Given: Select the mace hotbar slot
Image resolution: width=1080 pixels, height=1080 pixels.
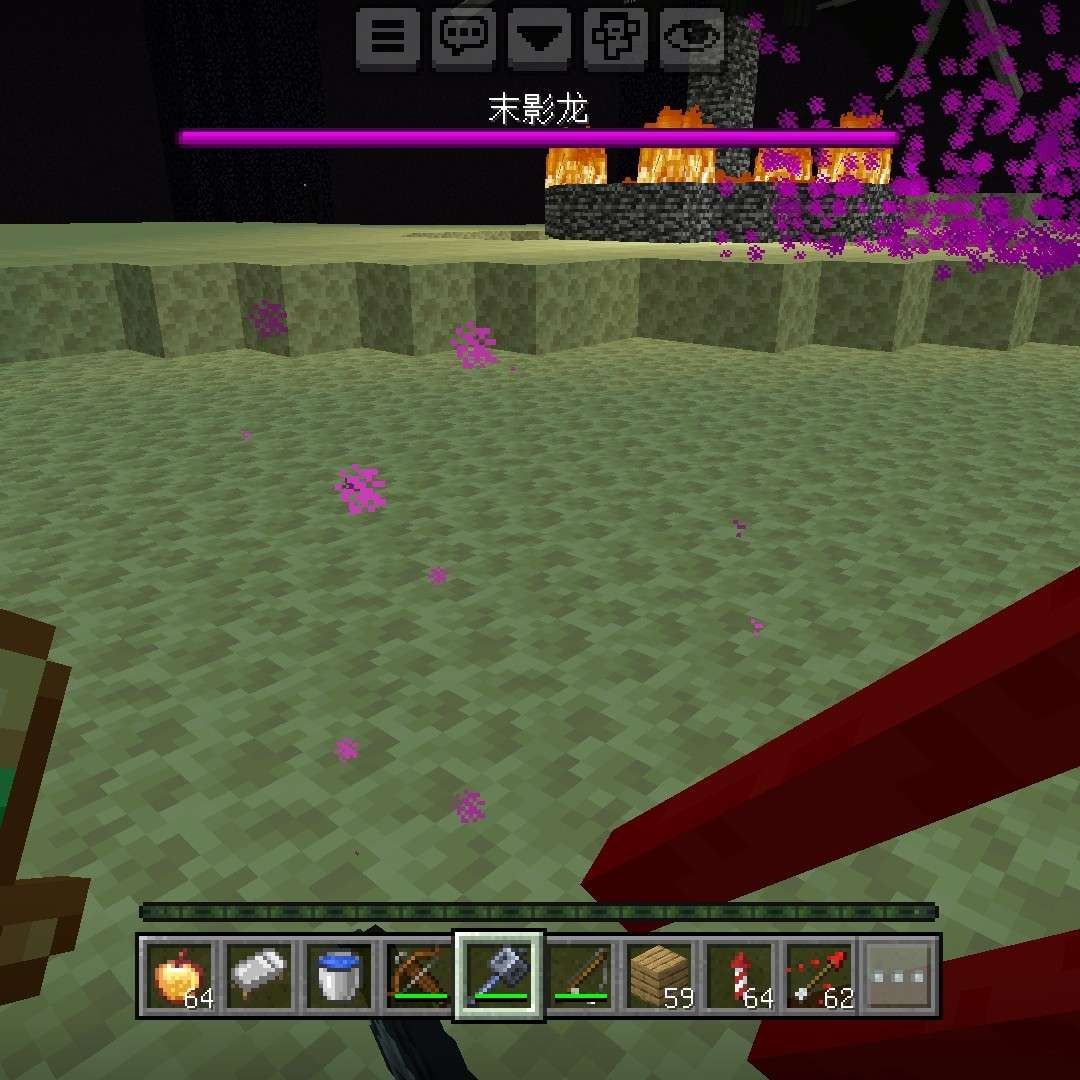Looking at the screenshot, I should [x=499, y=976].
